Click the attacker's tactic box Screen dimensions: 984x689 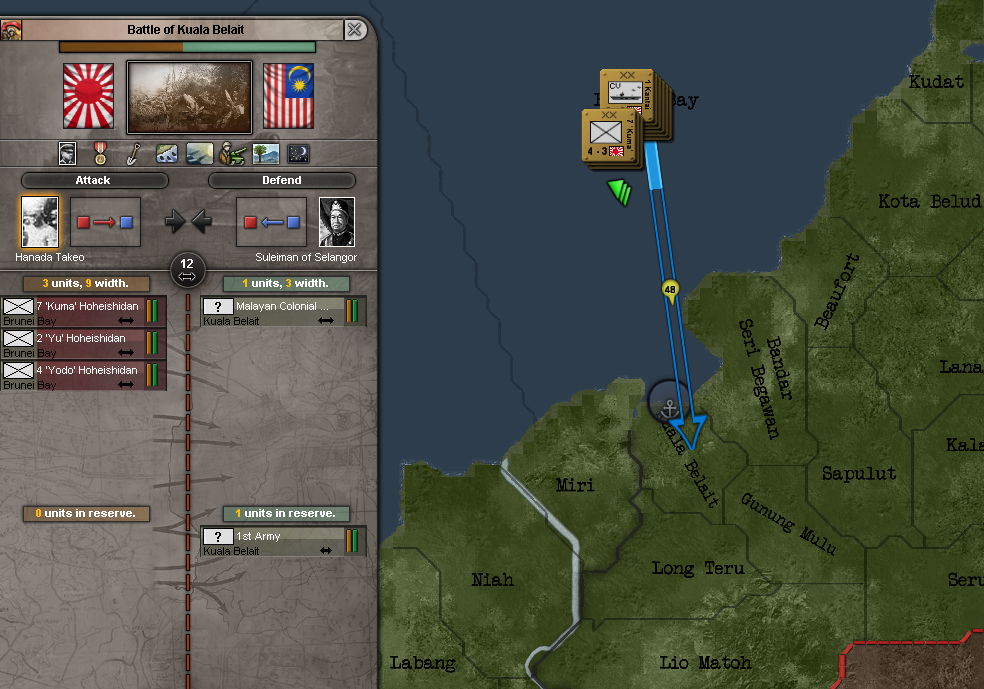point(105,222)
